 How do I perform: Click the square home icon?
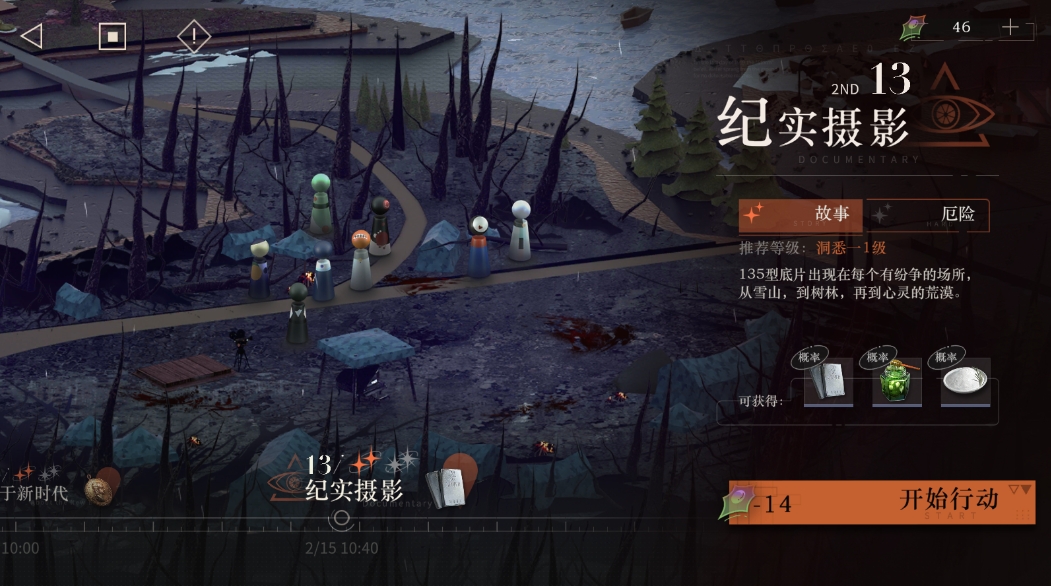pyautogui.click(x=112, y=37)
